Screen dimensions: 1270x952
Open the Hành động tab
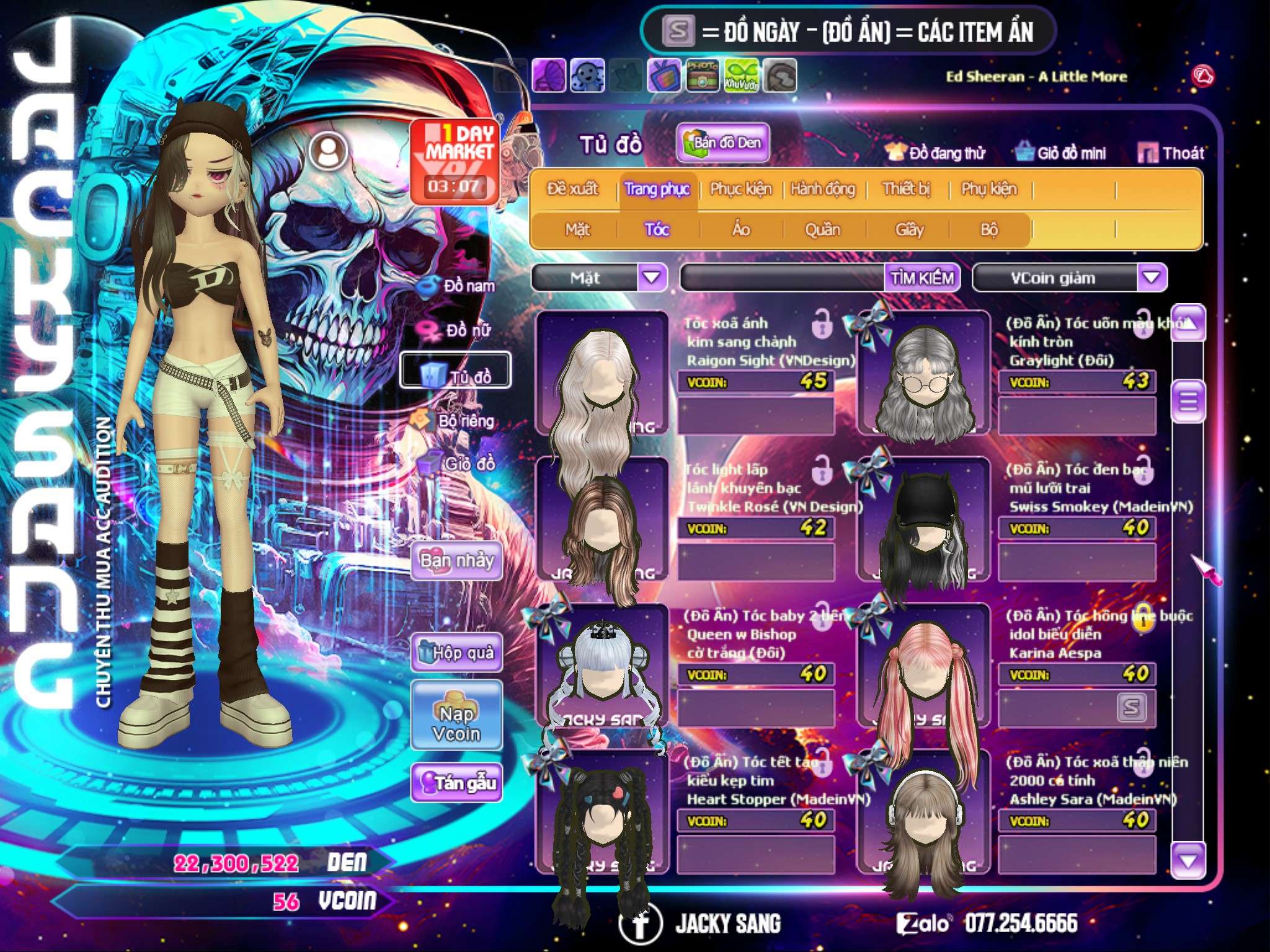pos(823,189)
